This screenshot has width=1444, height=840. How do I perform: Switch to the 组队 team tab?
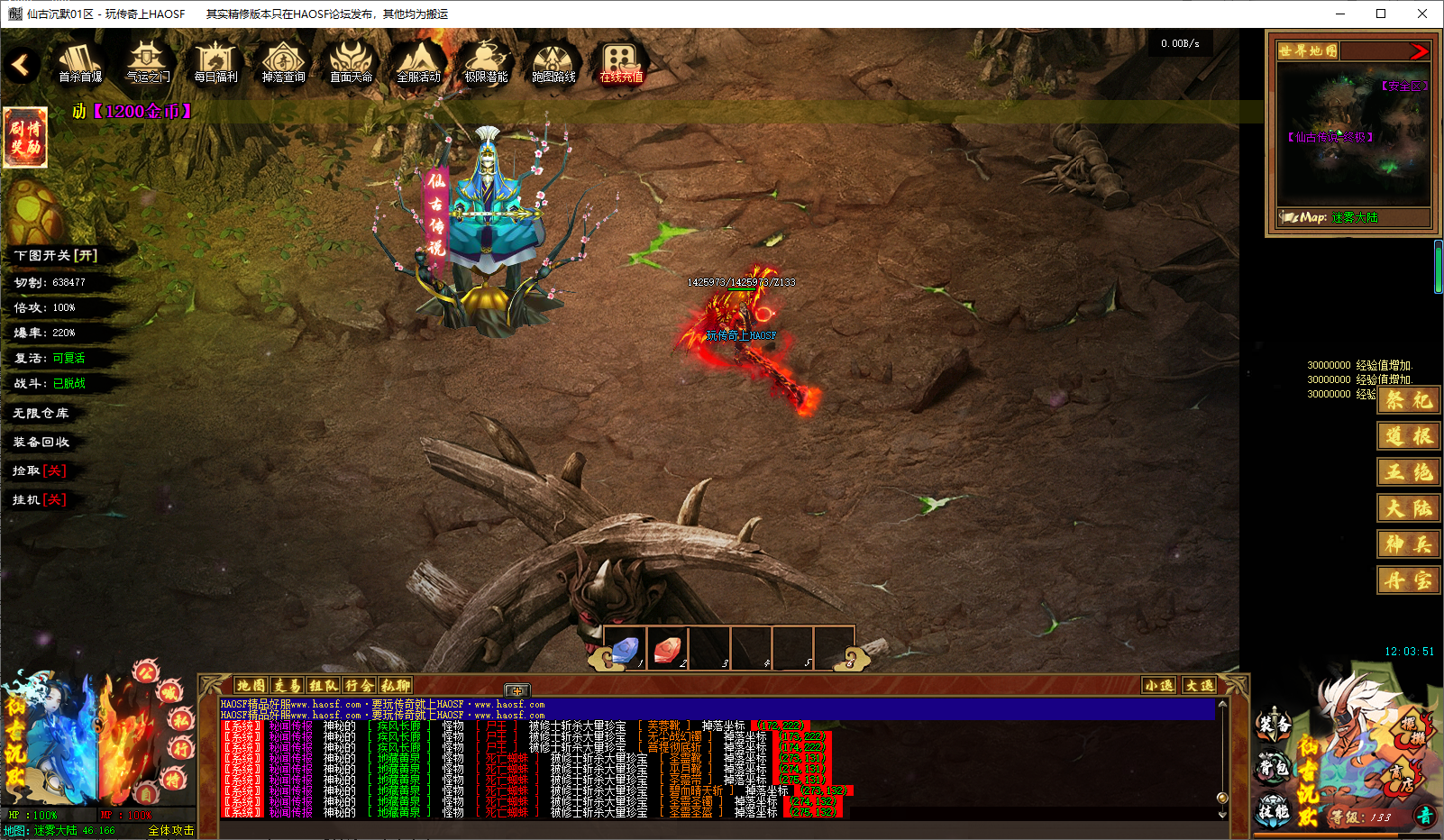pos(323,686)
